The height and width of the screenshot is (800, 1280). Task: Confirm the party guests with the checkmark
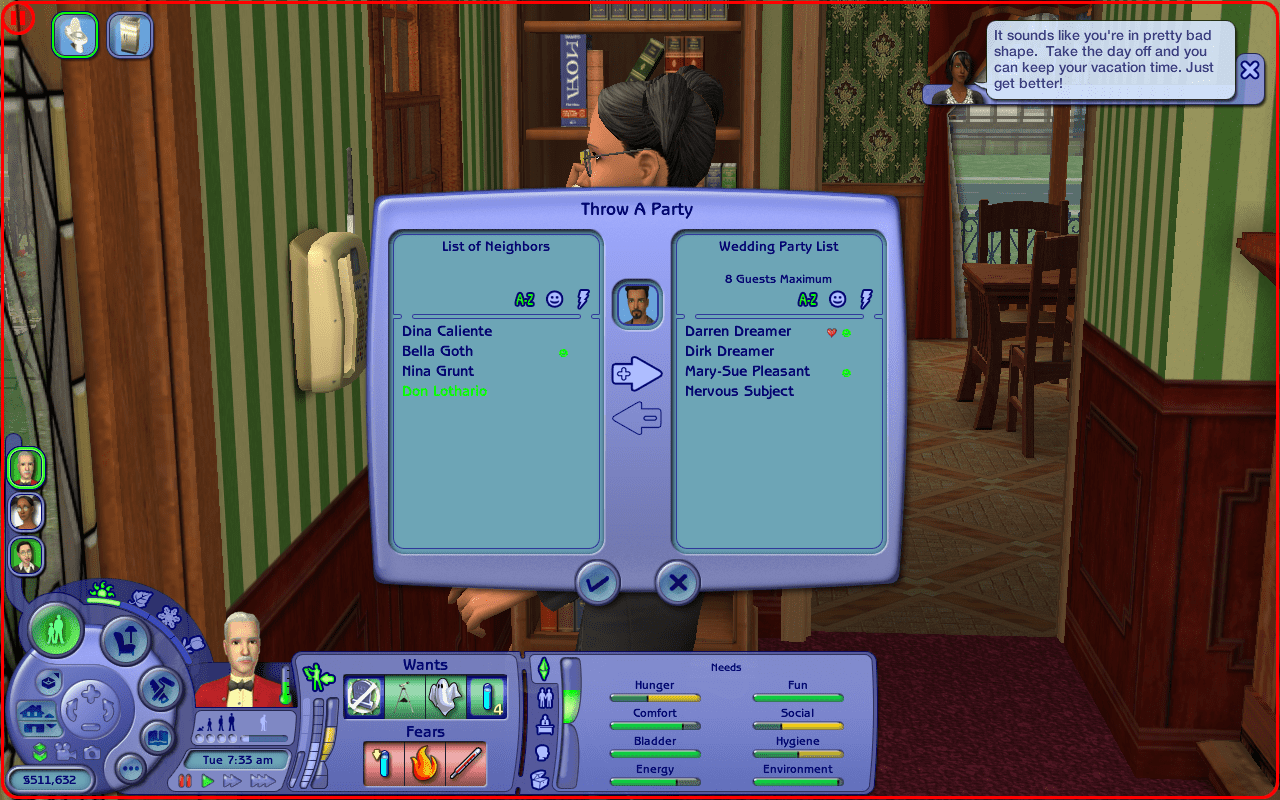596,582
